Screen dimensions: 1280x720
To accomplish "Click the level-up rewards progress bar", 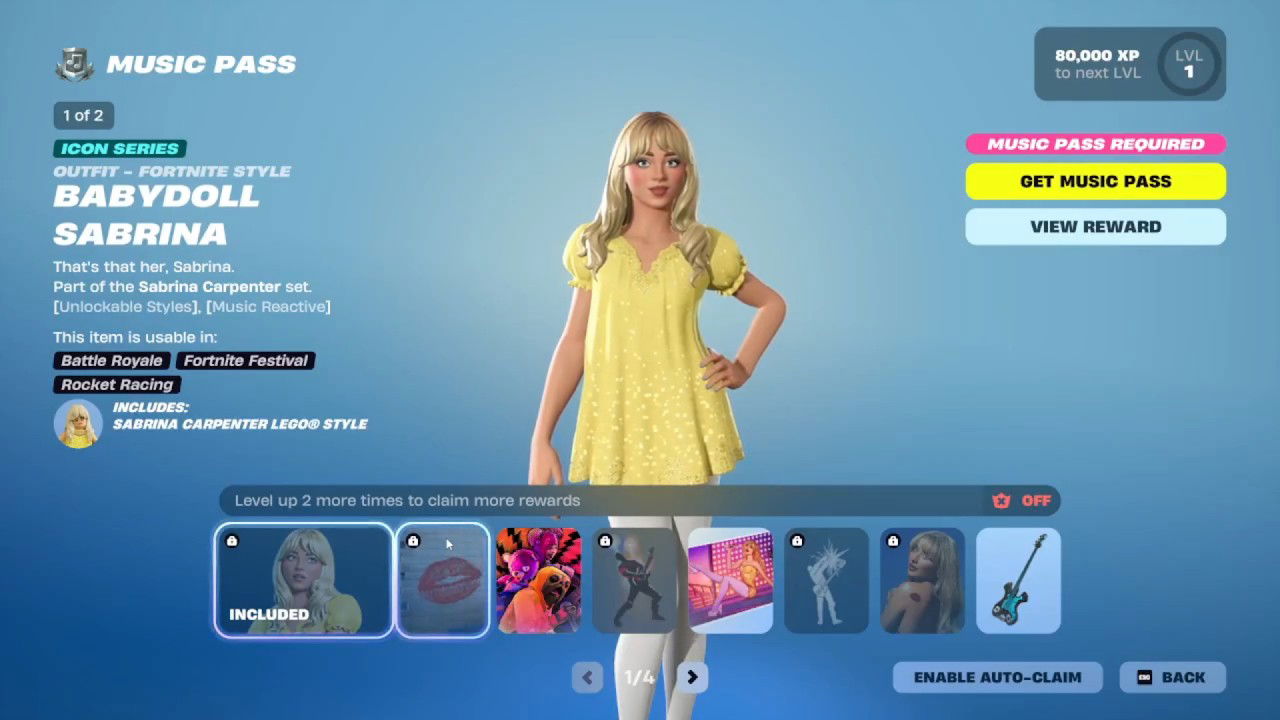I will [x=600, y=500].
